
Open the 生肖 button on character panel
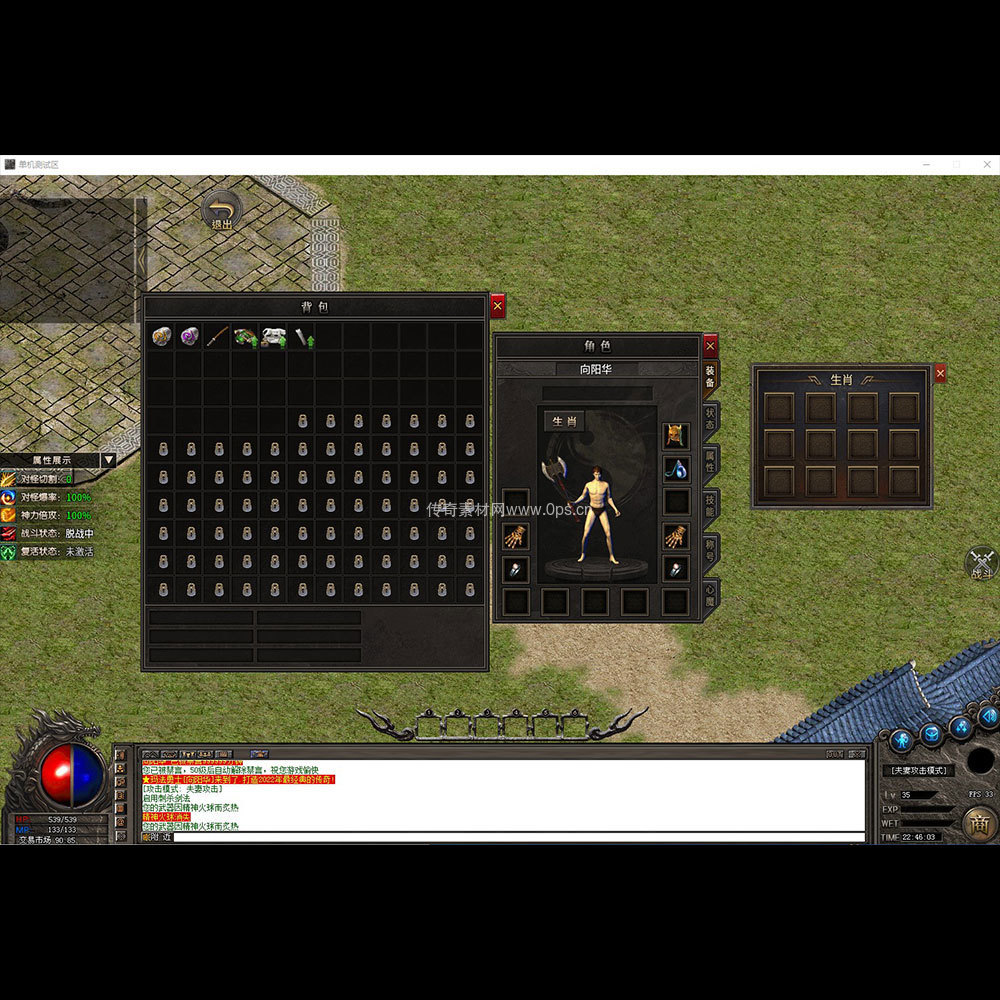[x=565, y=421]
